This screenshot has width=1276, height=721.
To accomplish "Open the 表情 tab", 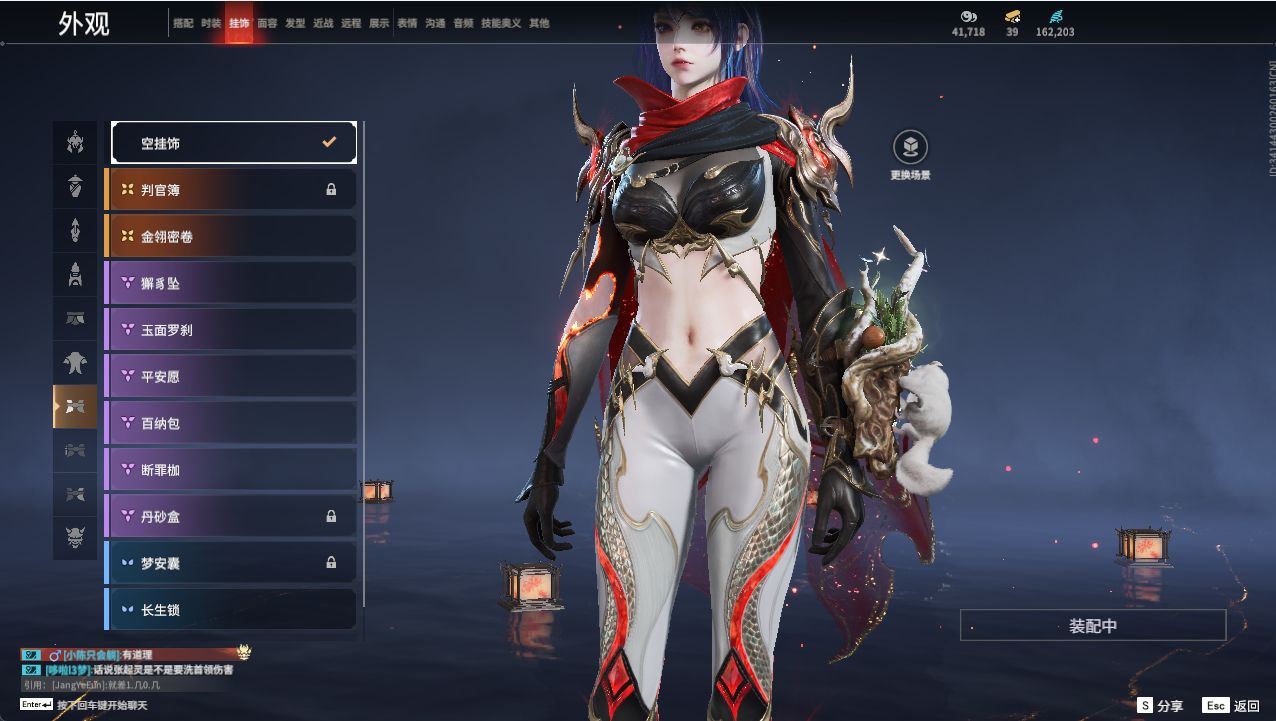I will coord(407,23).
